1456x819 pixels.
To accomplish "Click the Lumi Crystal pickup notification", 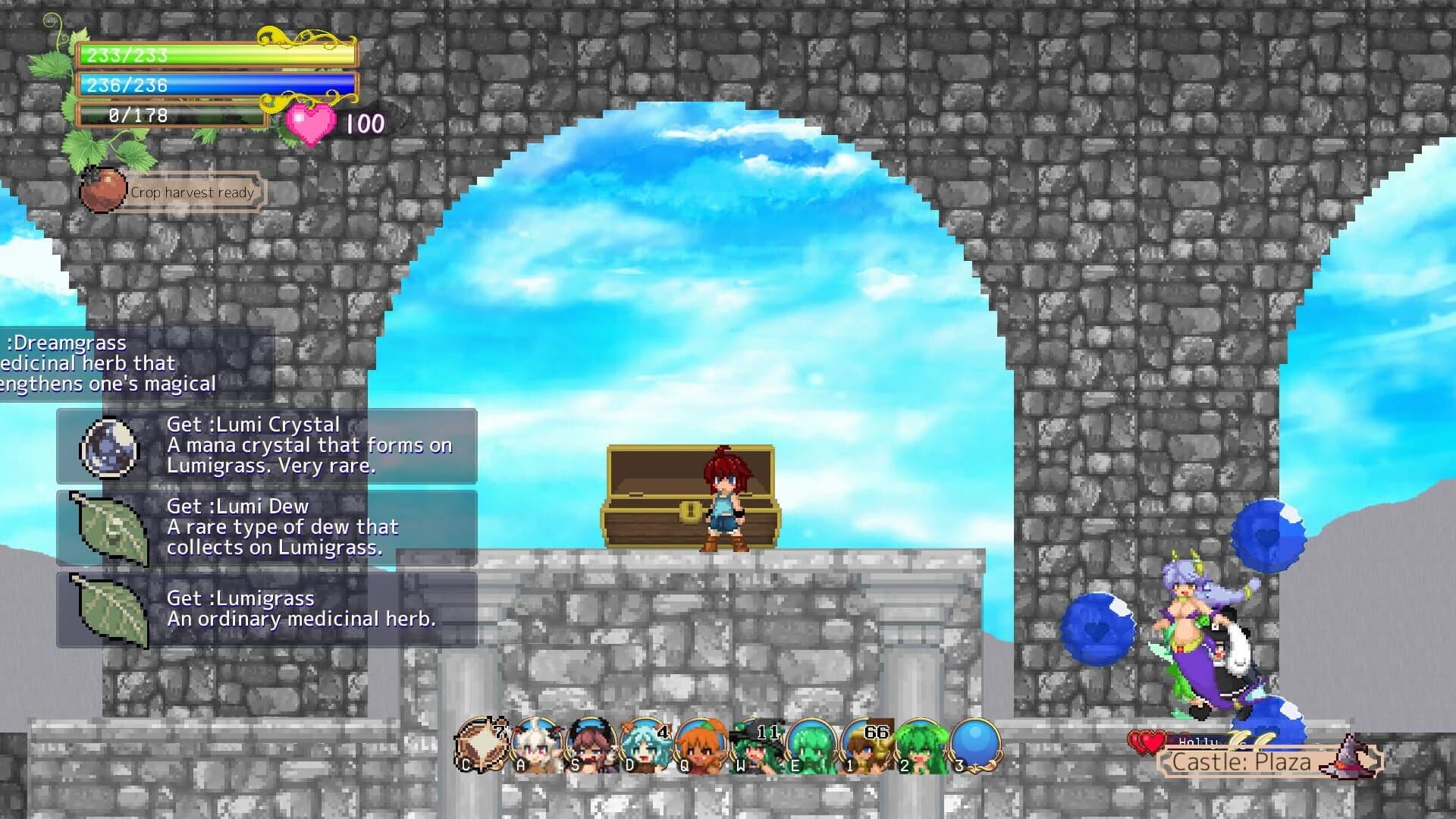I will tap(265, 446).
